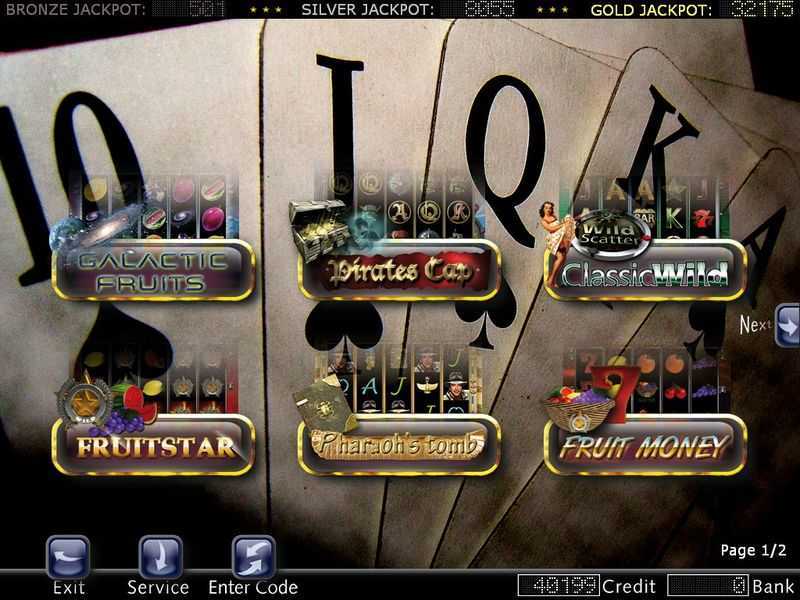Select the Classic Wild game
Viewport: 800px width, 600px height.
pyautogui.click(x=645, y=269)
